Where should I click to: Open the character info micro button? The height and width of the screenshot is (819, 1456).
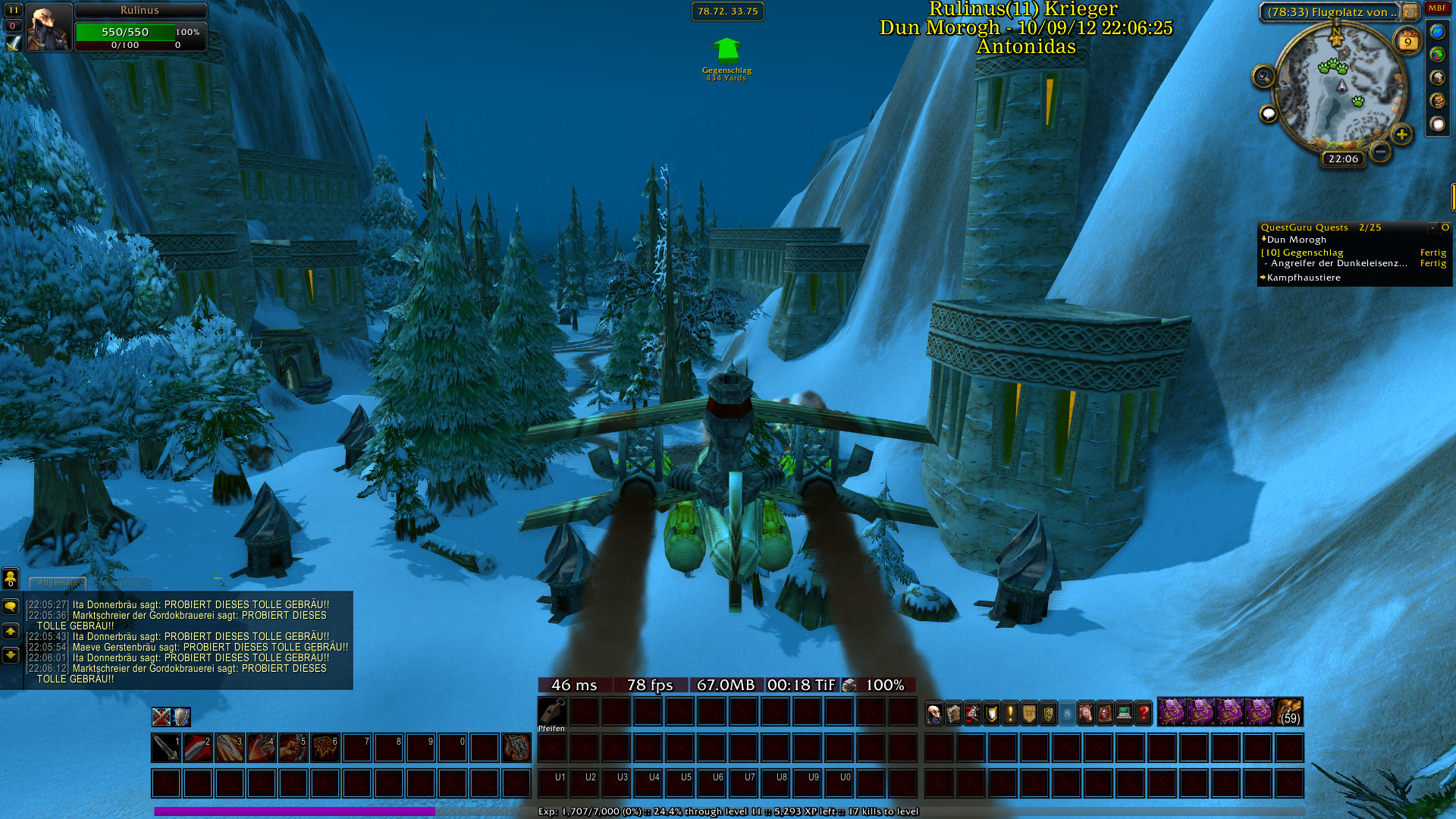point(934,713)
